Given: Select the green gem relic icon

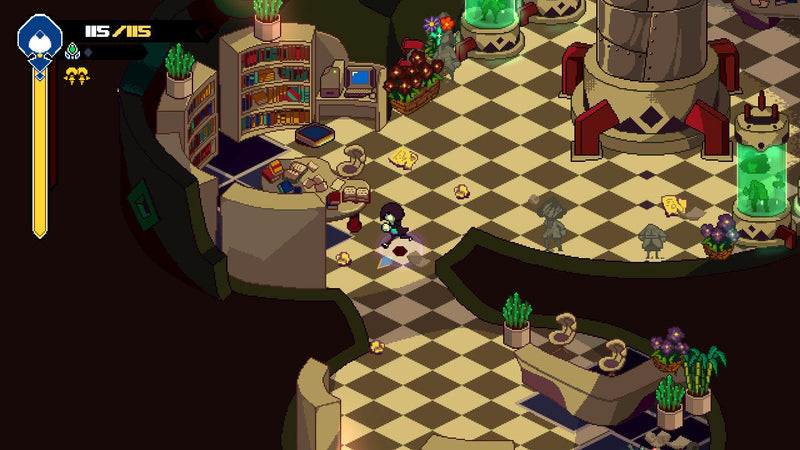Looking at the screenshot, I should tap(72, 51).
